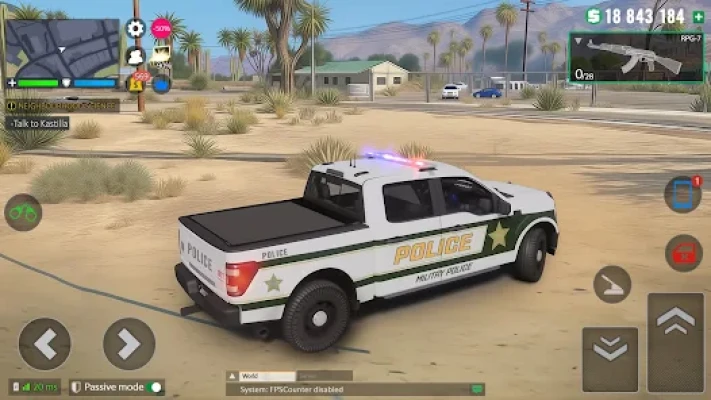Open the settings gear icon
The width and height of the screenshot is (711, 400).
click(x=136, y=29)
